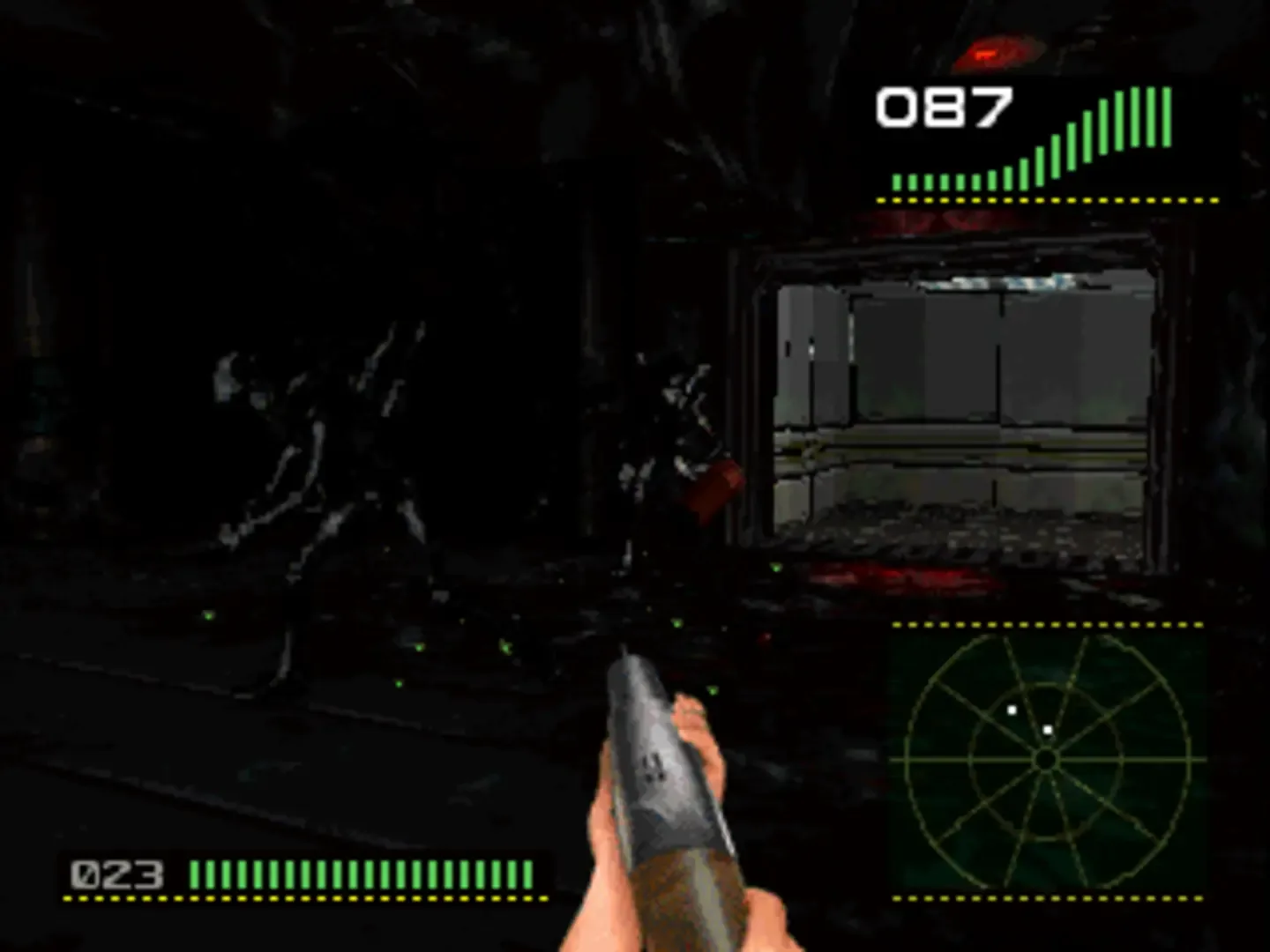Click the health counter reading 087
1270x952 pixels.
pos(944,108)
